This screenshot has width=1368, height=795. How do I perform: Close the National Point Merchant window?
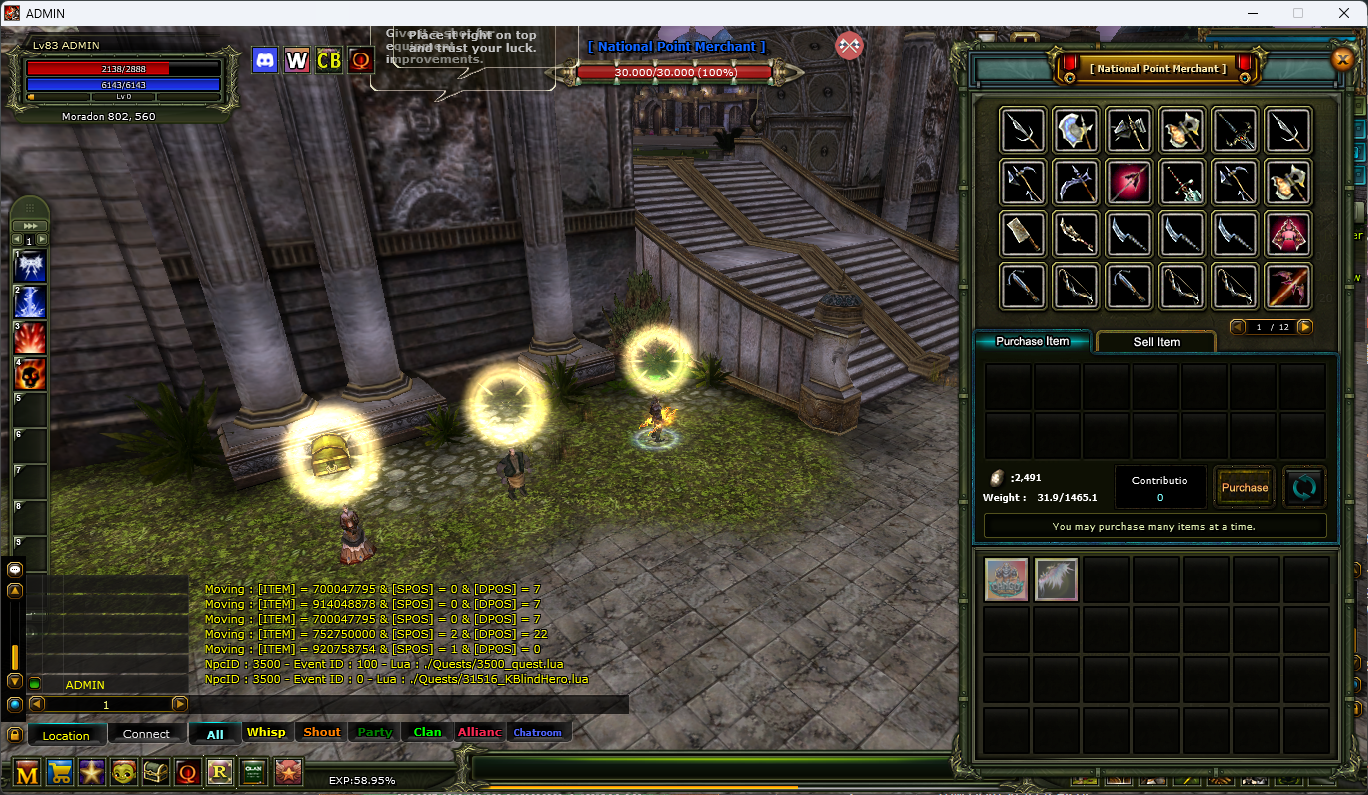point(1342,60)
